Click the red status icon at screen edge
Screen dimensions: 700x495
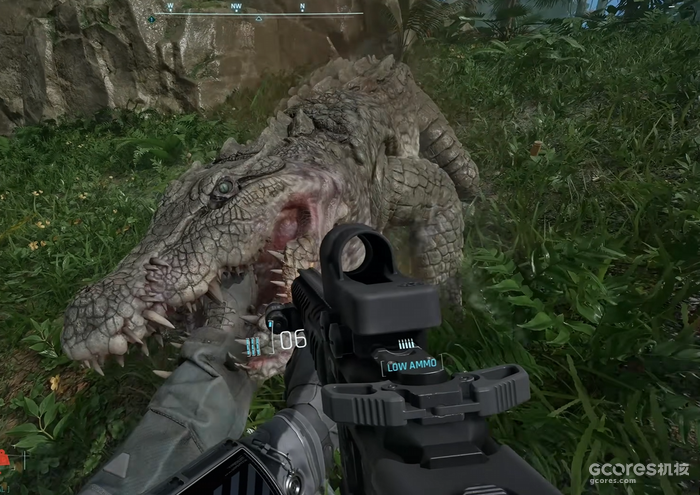coord(4,458)
